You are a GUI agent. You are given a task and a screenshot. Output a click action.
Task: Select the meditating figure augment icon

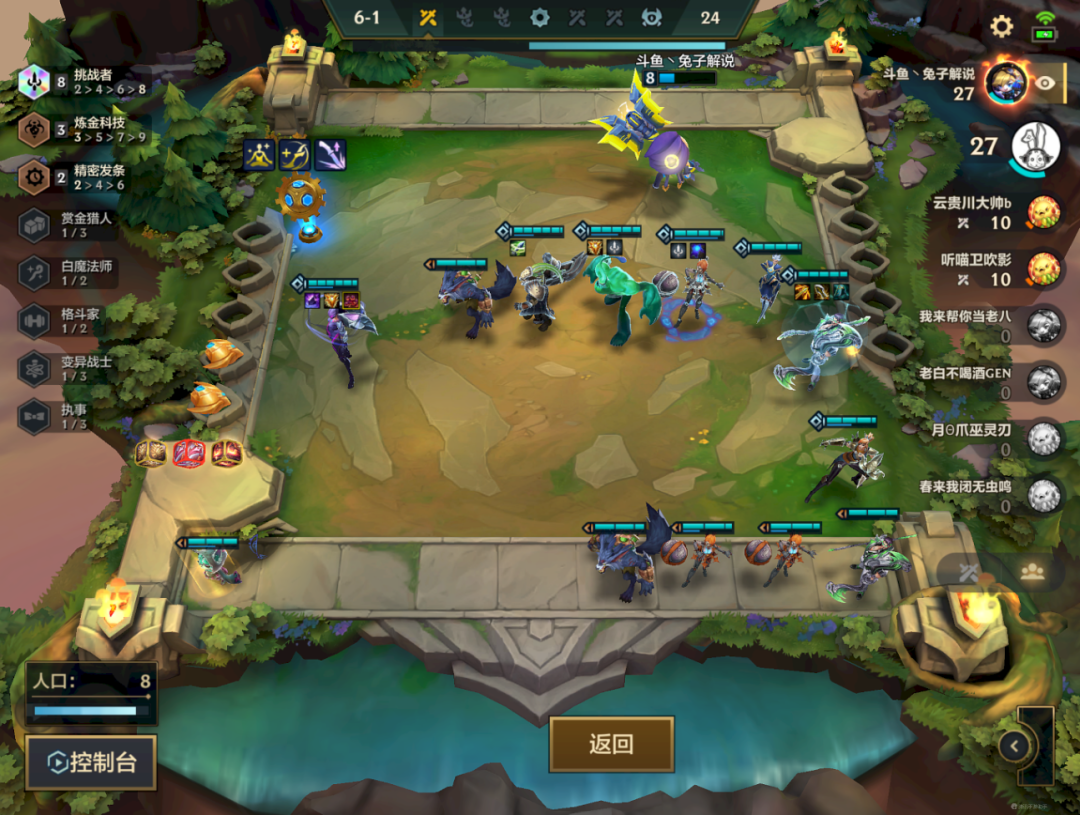coord(259,155)
